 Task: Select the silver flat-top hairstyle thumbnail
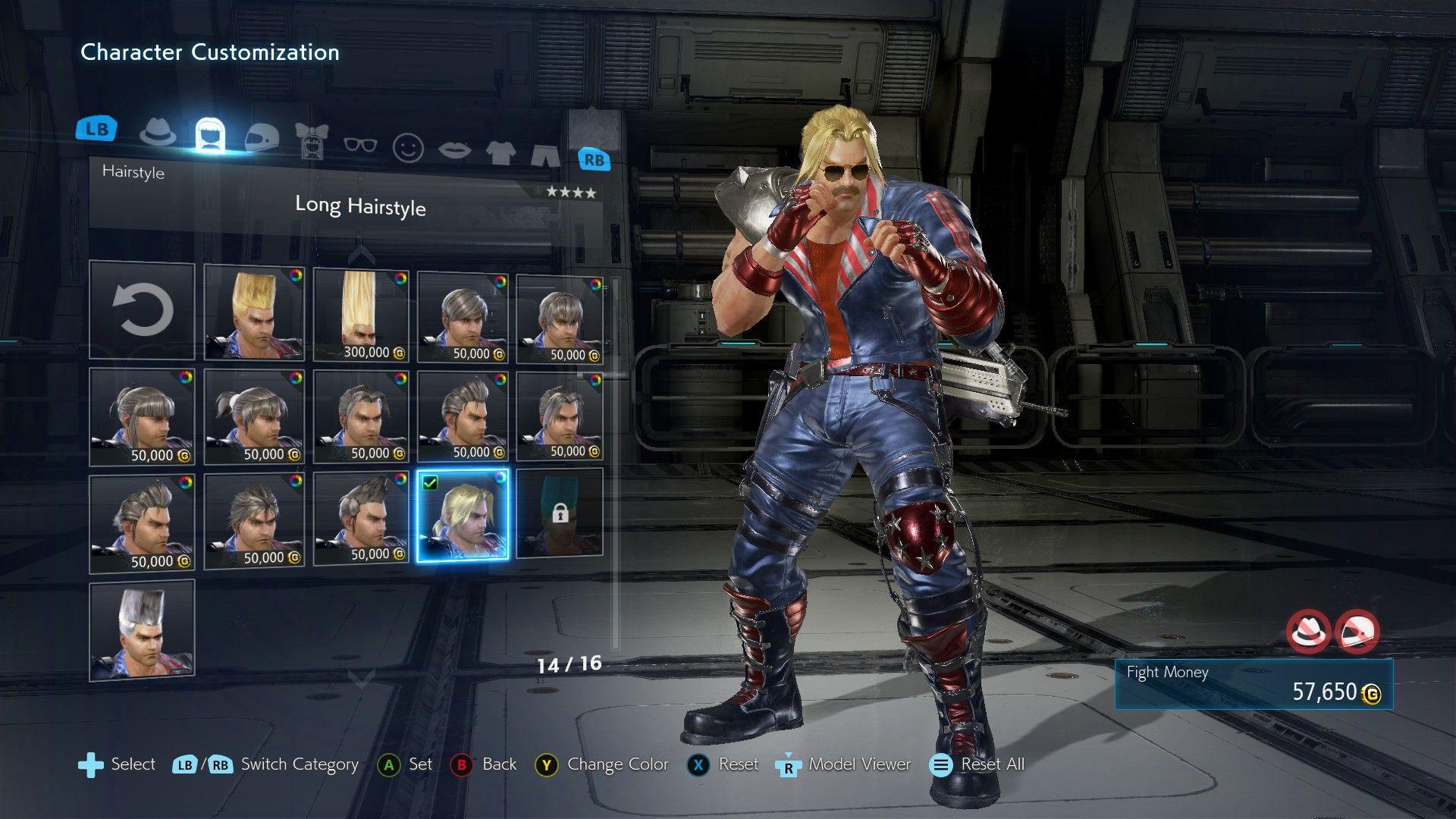[x=142, y=629]
